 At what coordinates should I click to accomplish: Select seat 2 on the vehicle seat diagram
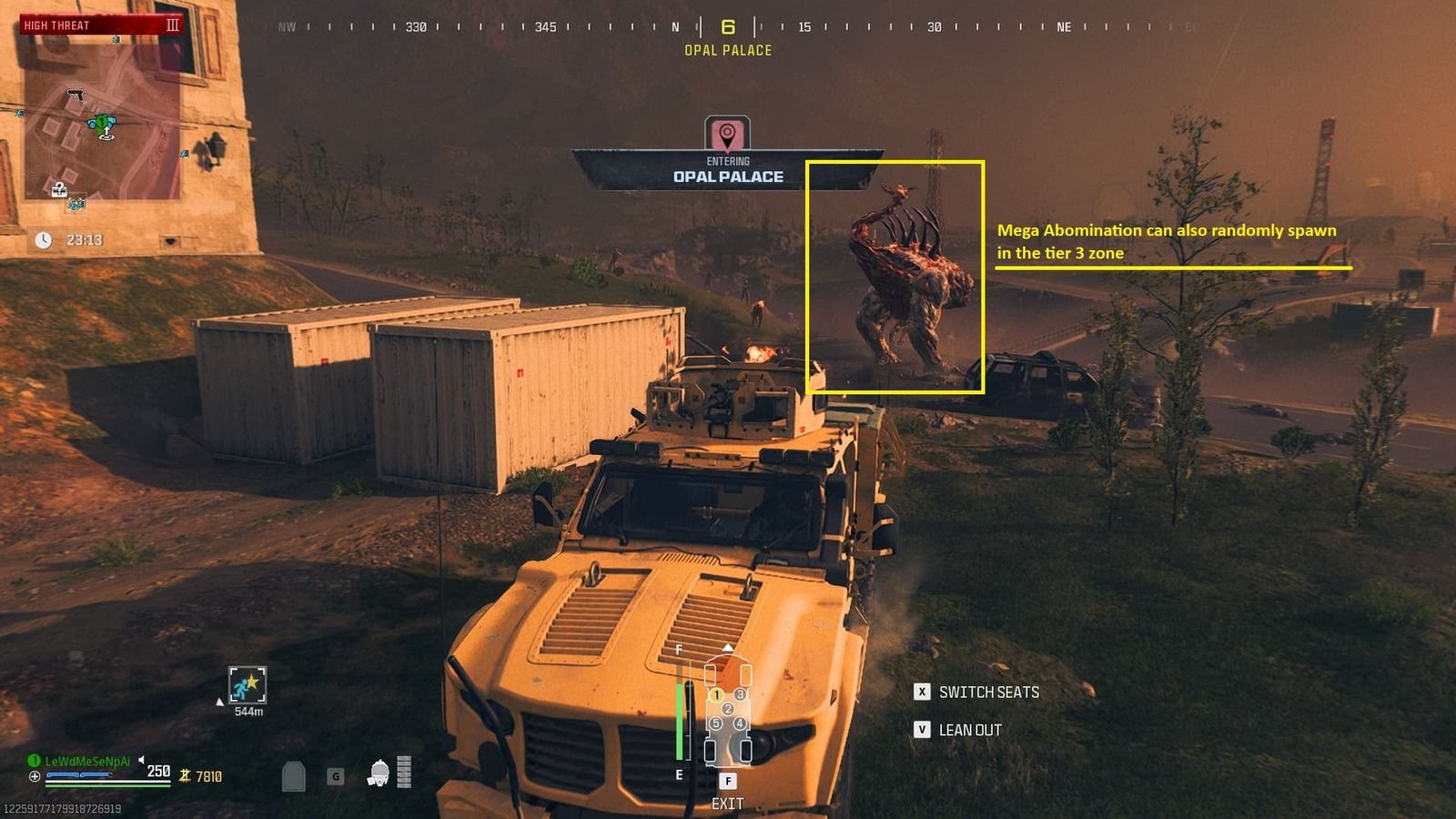[728, 709]
